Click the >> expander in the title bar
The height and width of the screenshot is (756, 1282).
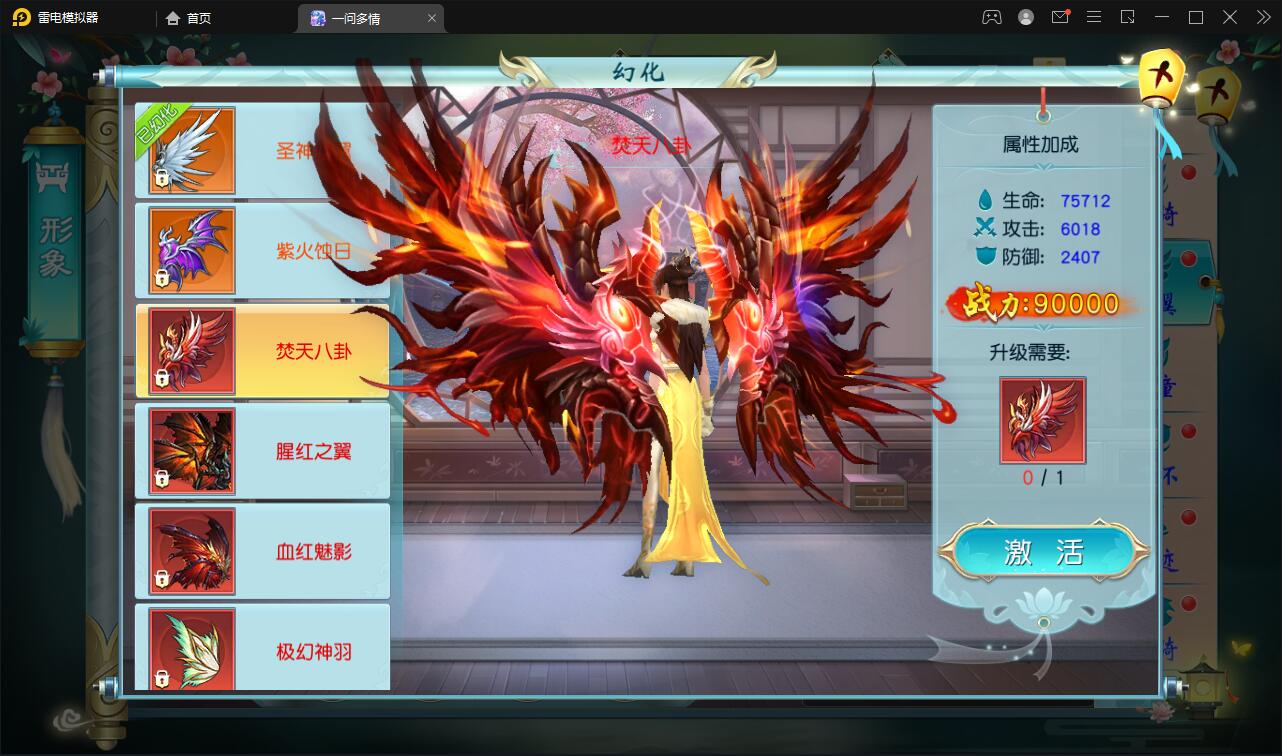point(1262,17)
